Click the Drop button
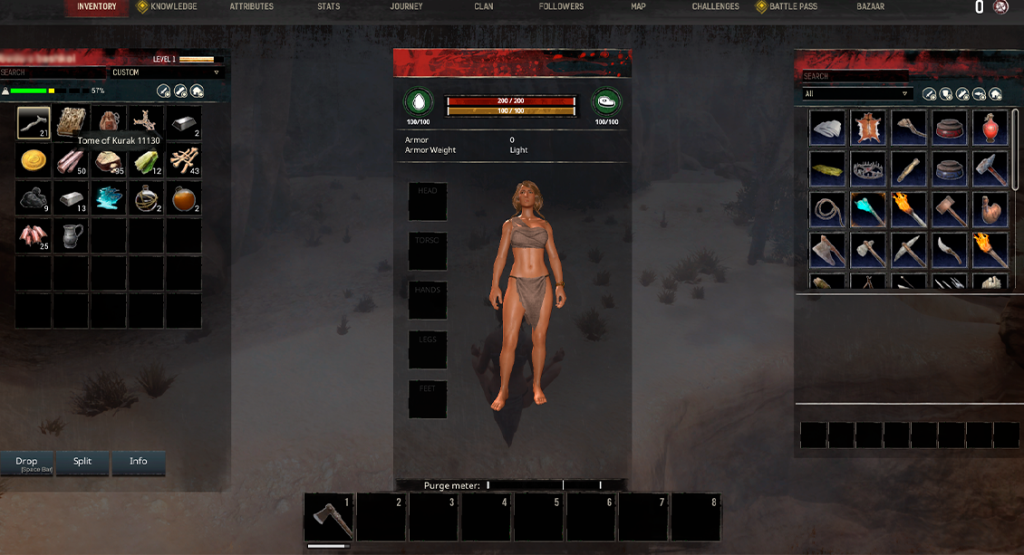The width and height of the screenshot is (1024, 555). coord(27,462)
